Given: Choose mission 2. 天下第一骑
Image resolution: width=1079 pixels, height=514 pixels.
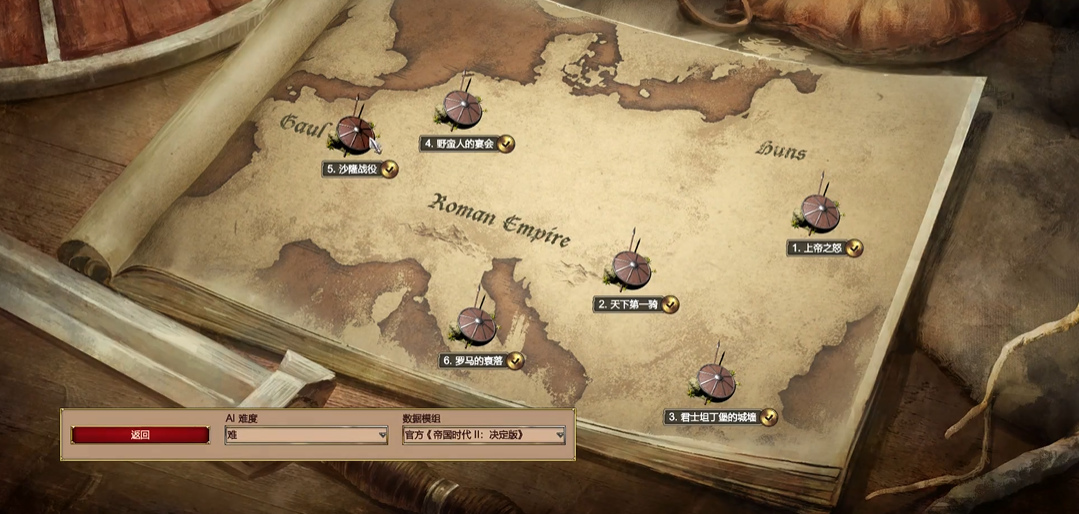Looking at the screenshot, I should tap(632, 269).
